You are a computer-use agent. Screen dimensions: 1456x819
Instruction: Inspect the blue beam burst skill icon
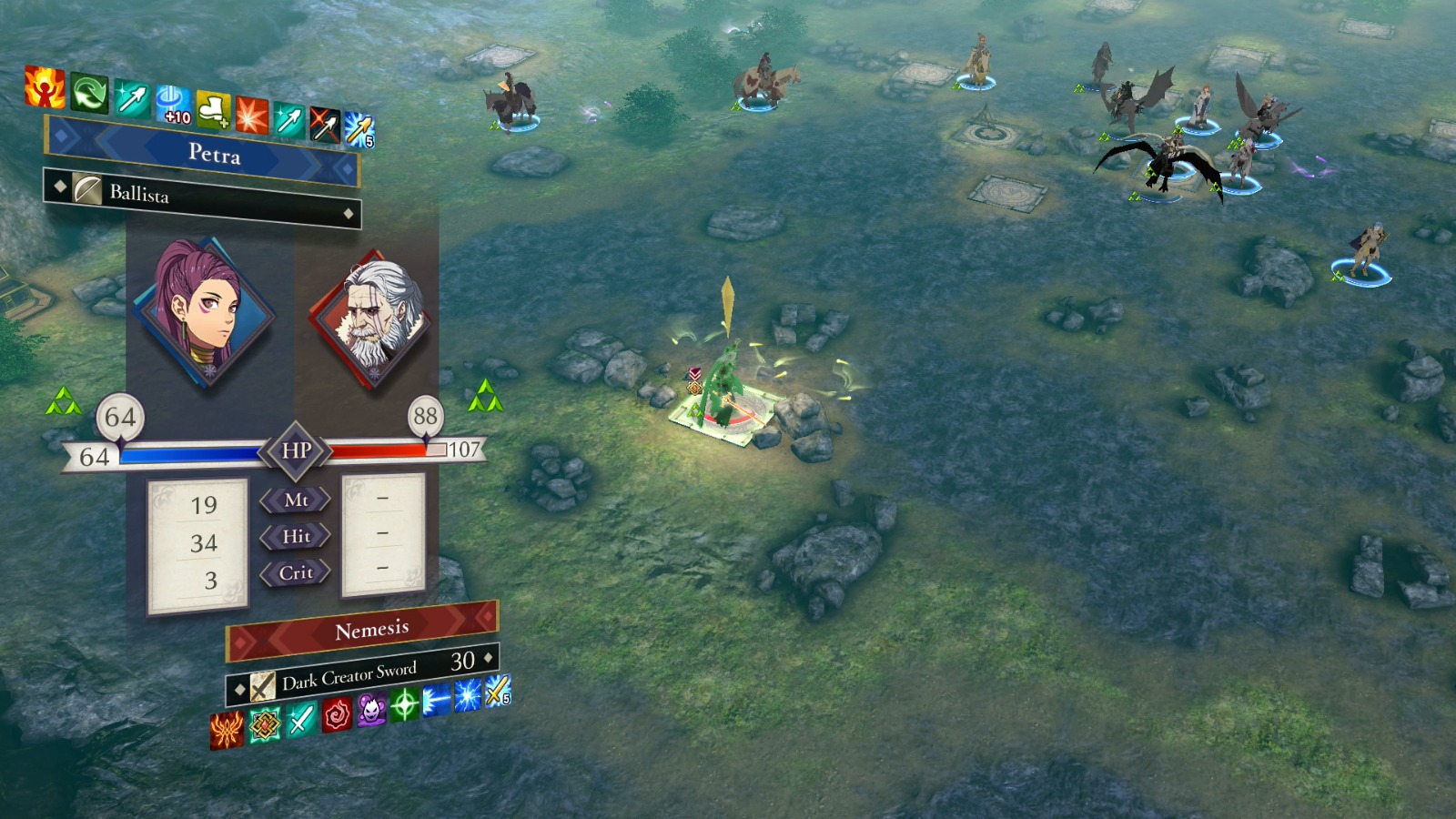[x=437, y=701]
